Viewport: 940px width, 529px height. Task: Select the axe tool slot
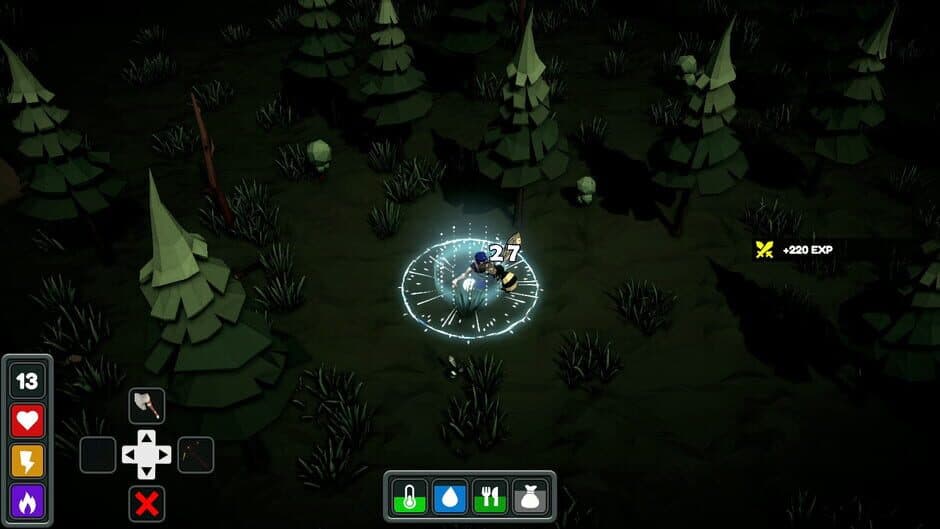click(147, 405)
